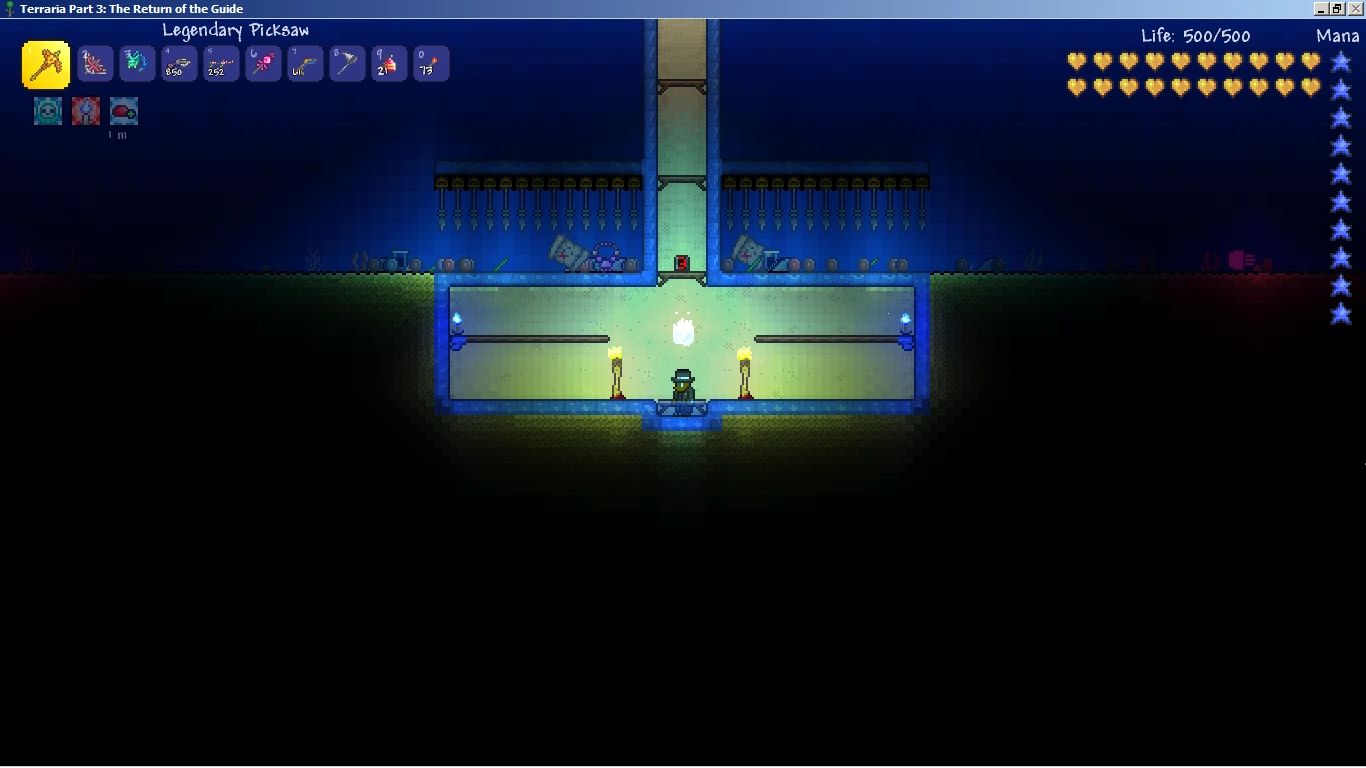Select the healing potions in hotbar slot 9

click(x=388, y=62)
